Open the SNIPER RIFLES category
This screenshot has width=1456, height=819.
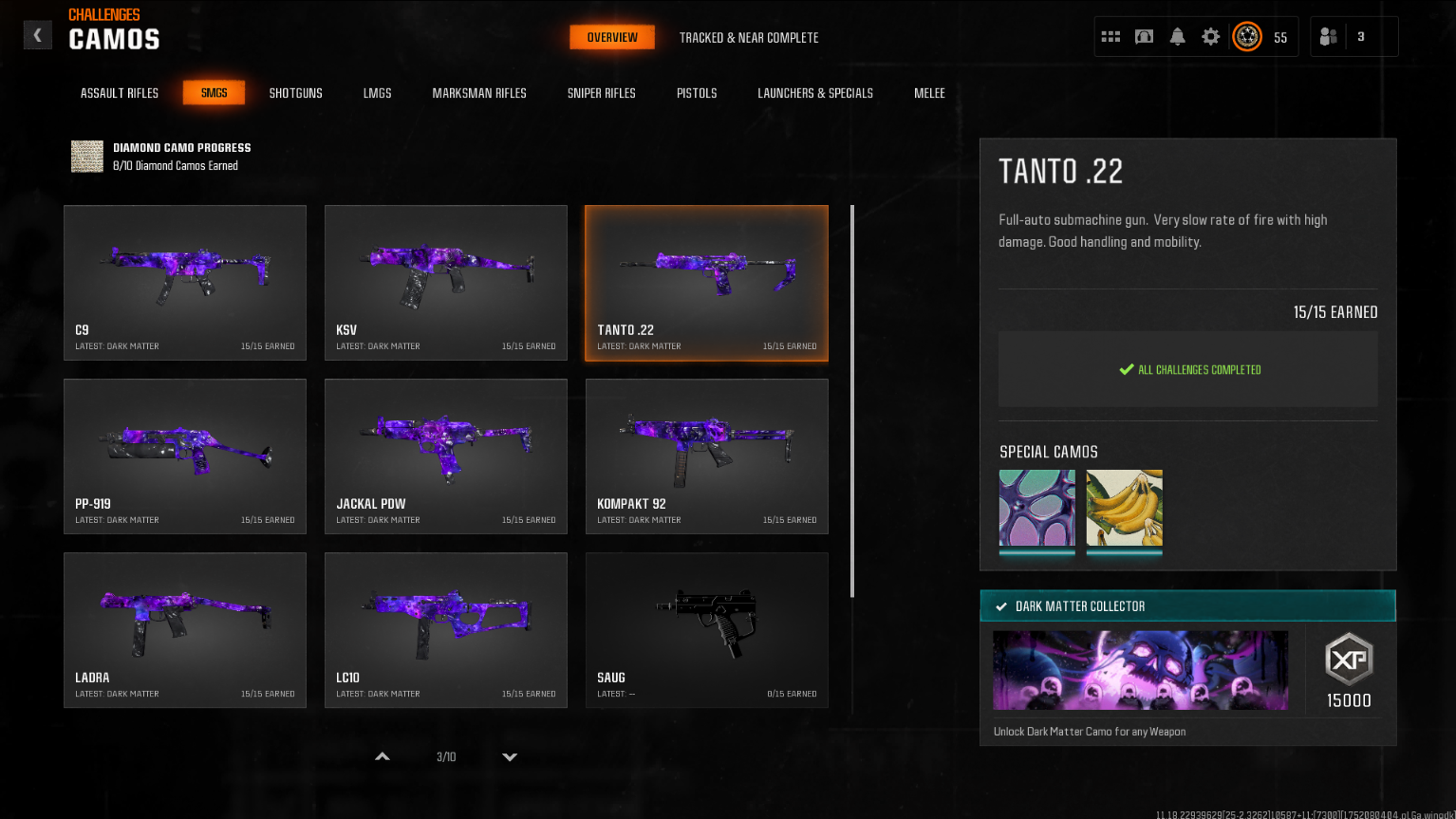click(x=602, y=93)
